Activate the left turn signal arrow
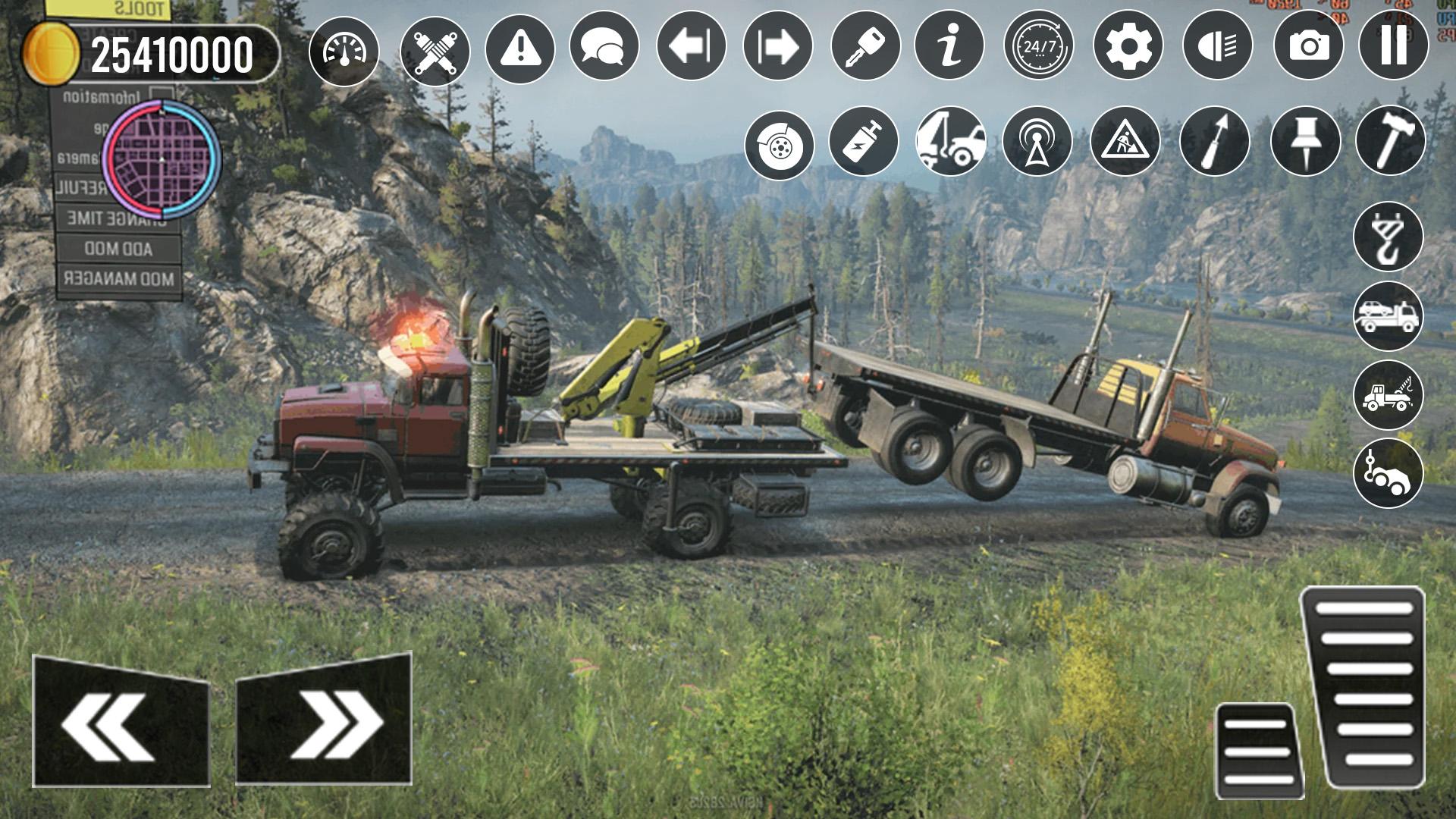This screenshot has width=1456, height=819. tap(691, 45)
